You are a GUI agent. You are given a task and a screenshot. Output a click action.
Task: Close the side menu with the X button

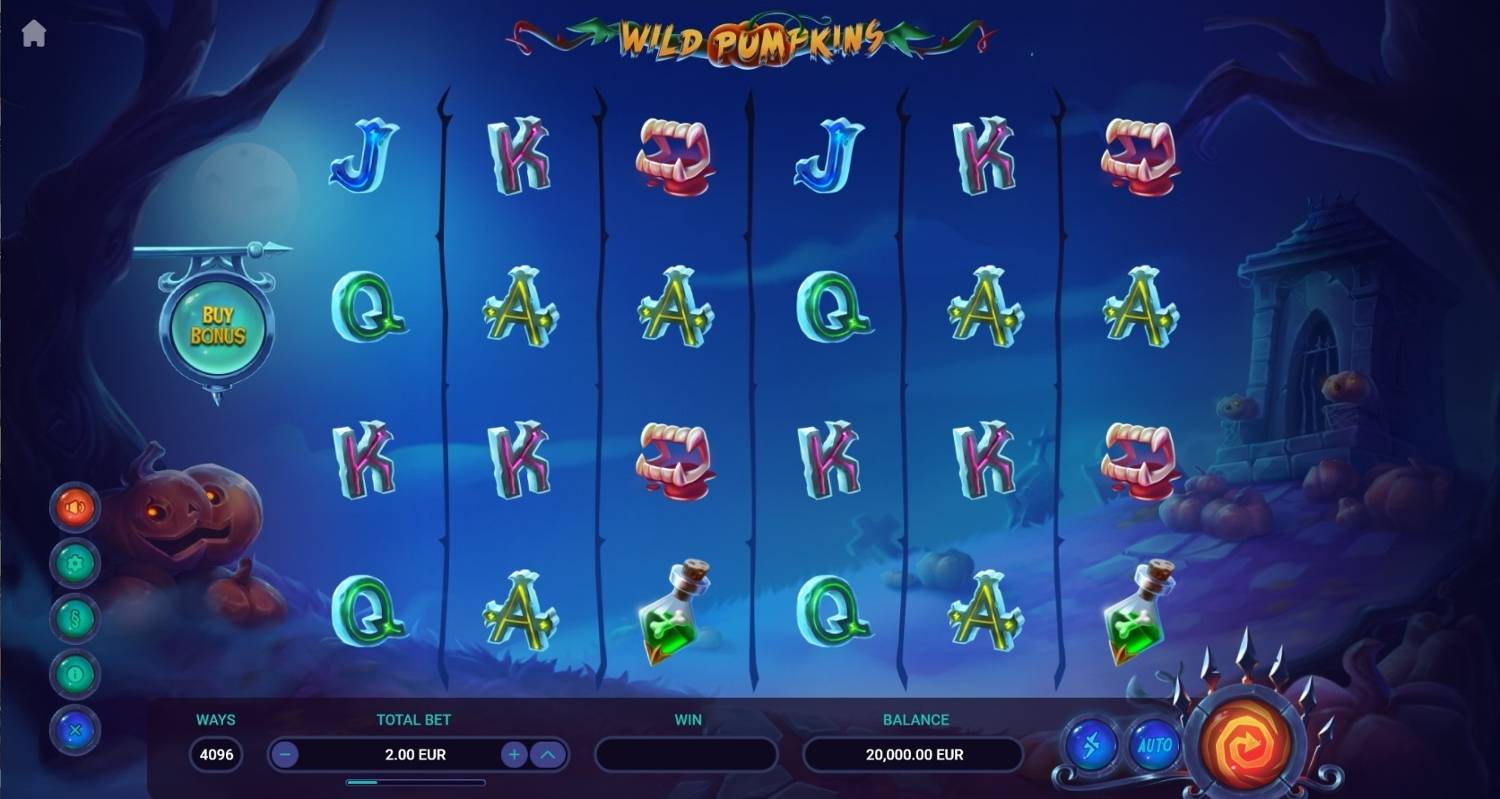[x=75, y=730]
